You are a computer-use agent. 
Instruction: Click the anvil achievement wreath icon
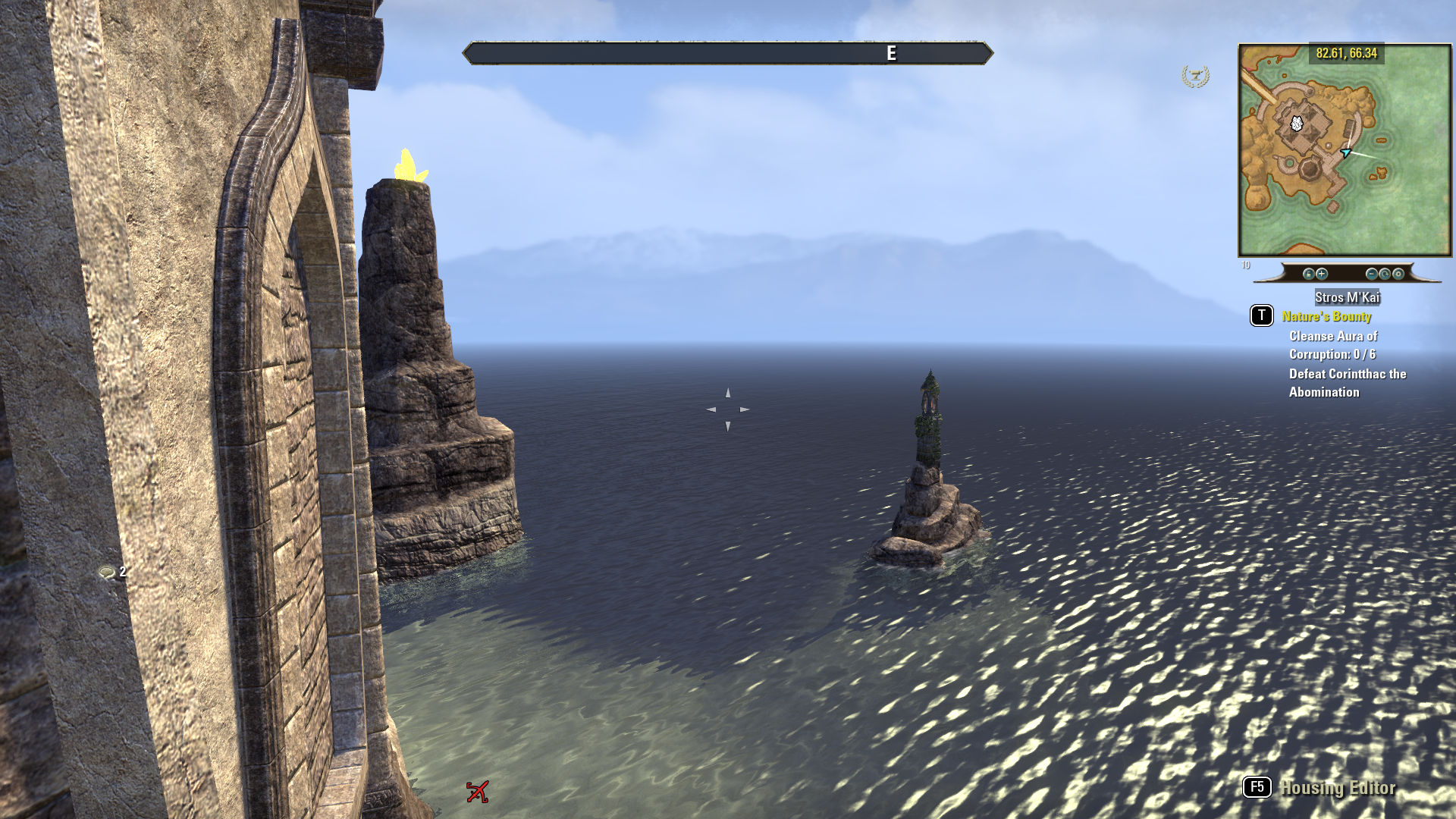coord(1196,77)
